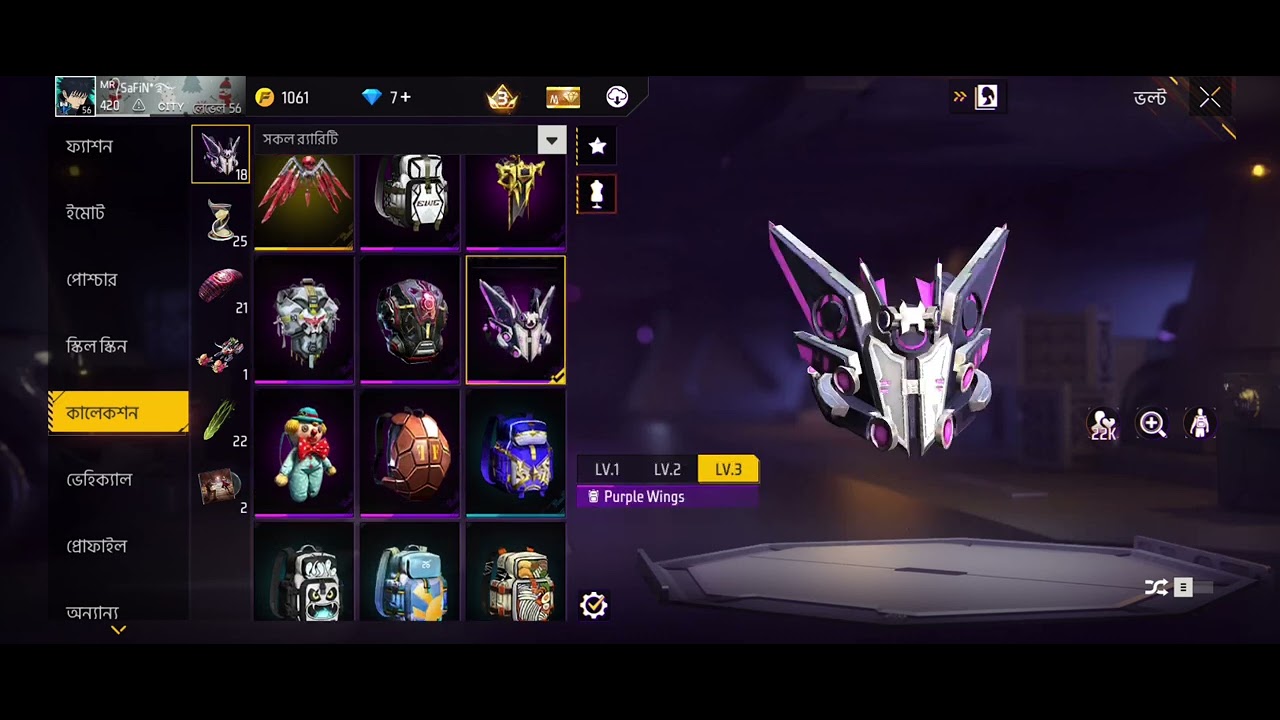Close the vault with the X button
This screenshot has height=720, width=1280.
coord(1210,98)
